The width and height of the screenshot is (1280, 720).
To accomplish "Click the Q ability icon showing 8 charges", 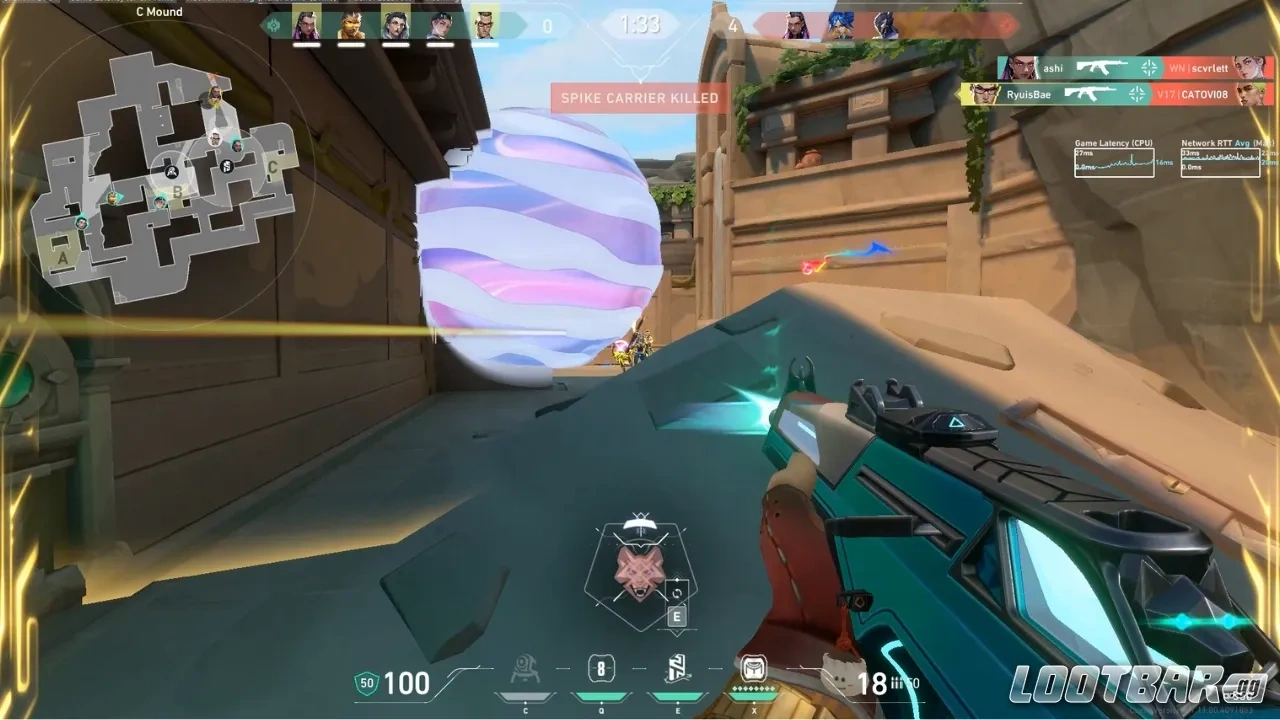I will click(x=600, y=672).
